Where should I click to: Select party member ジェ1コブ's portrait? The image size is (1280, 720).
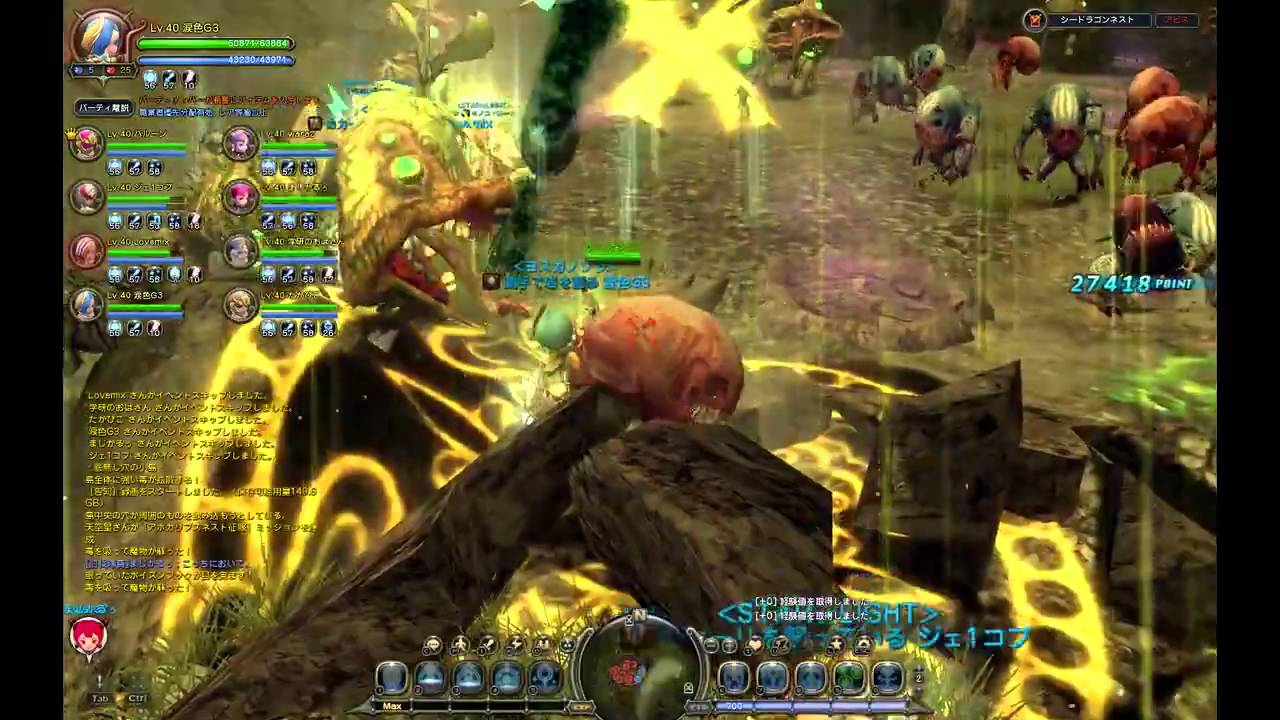87,197
